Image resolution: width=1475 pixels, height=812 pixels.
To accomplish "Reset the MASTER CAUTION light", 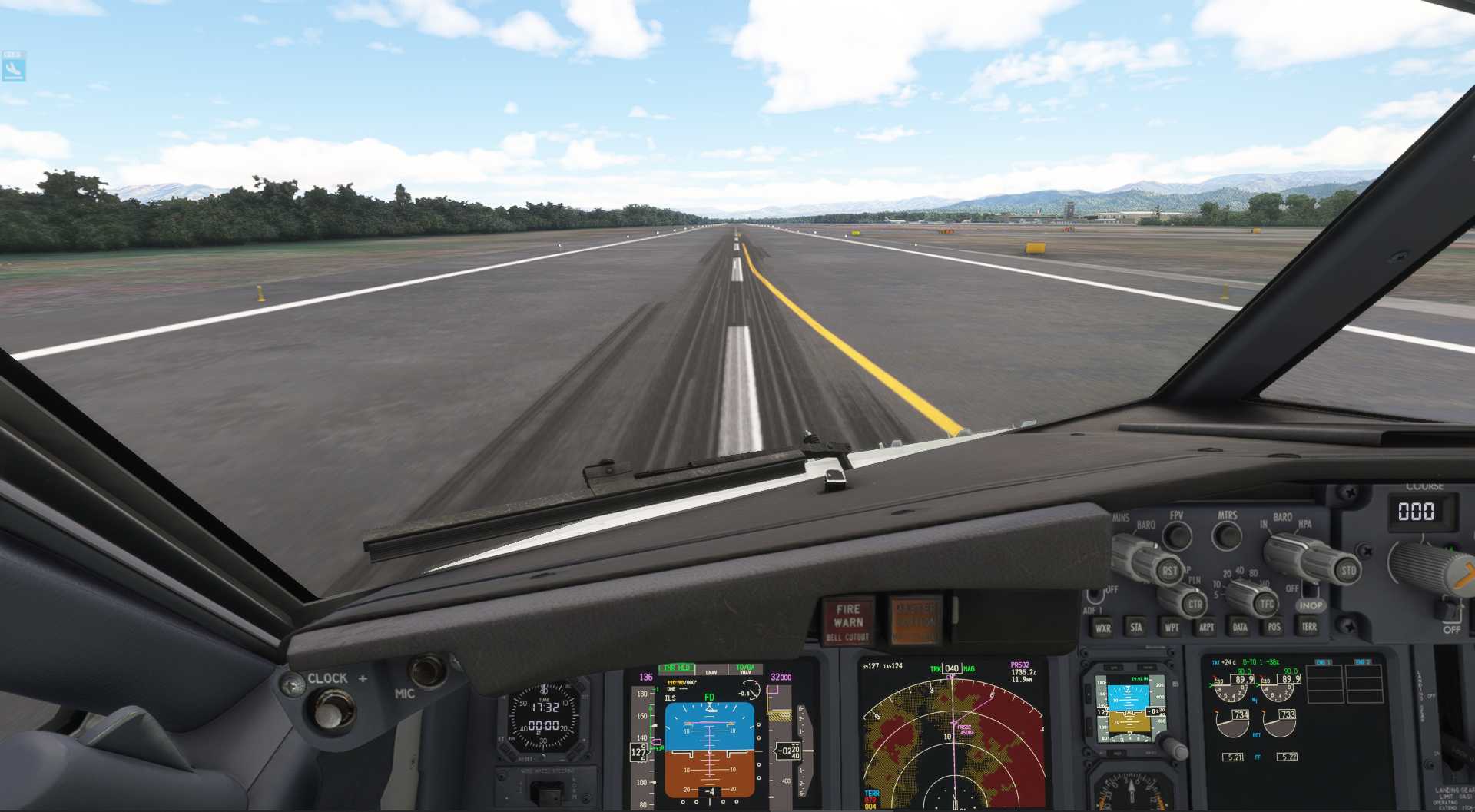I will point(915,621).
